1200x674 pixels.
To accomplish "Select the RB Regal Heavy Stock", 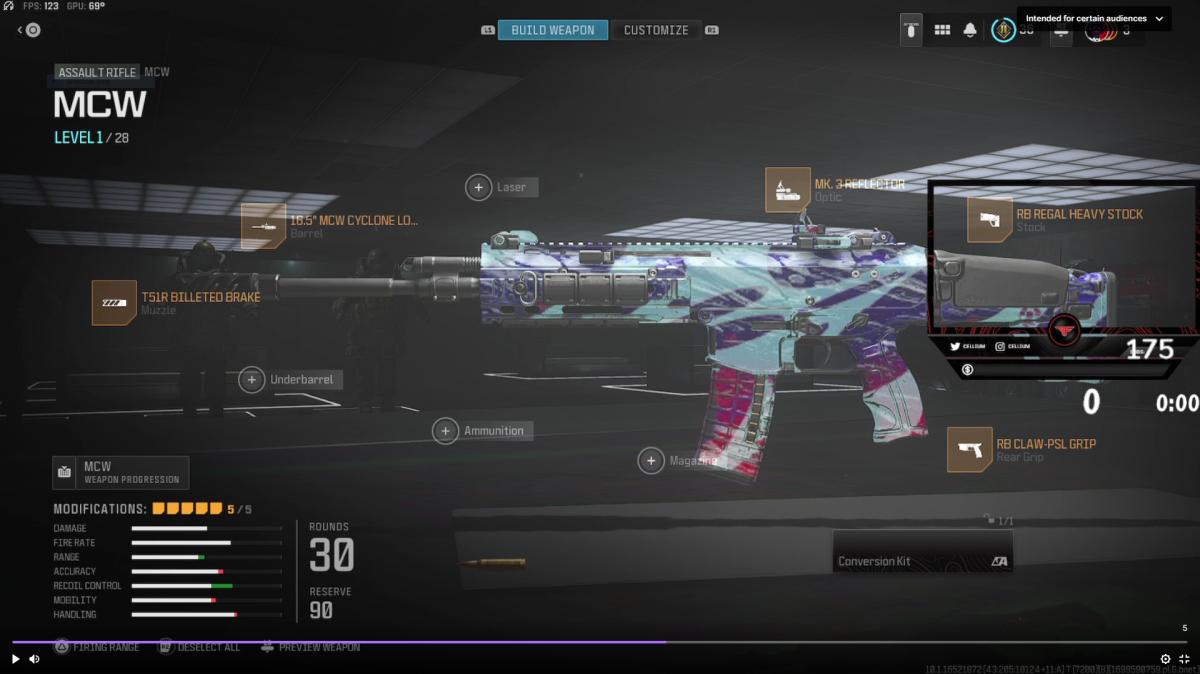I will [x=989, y=220].
